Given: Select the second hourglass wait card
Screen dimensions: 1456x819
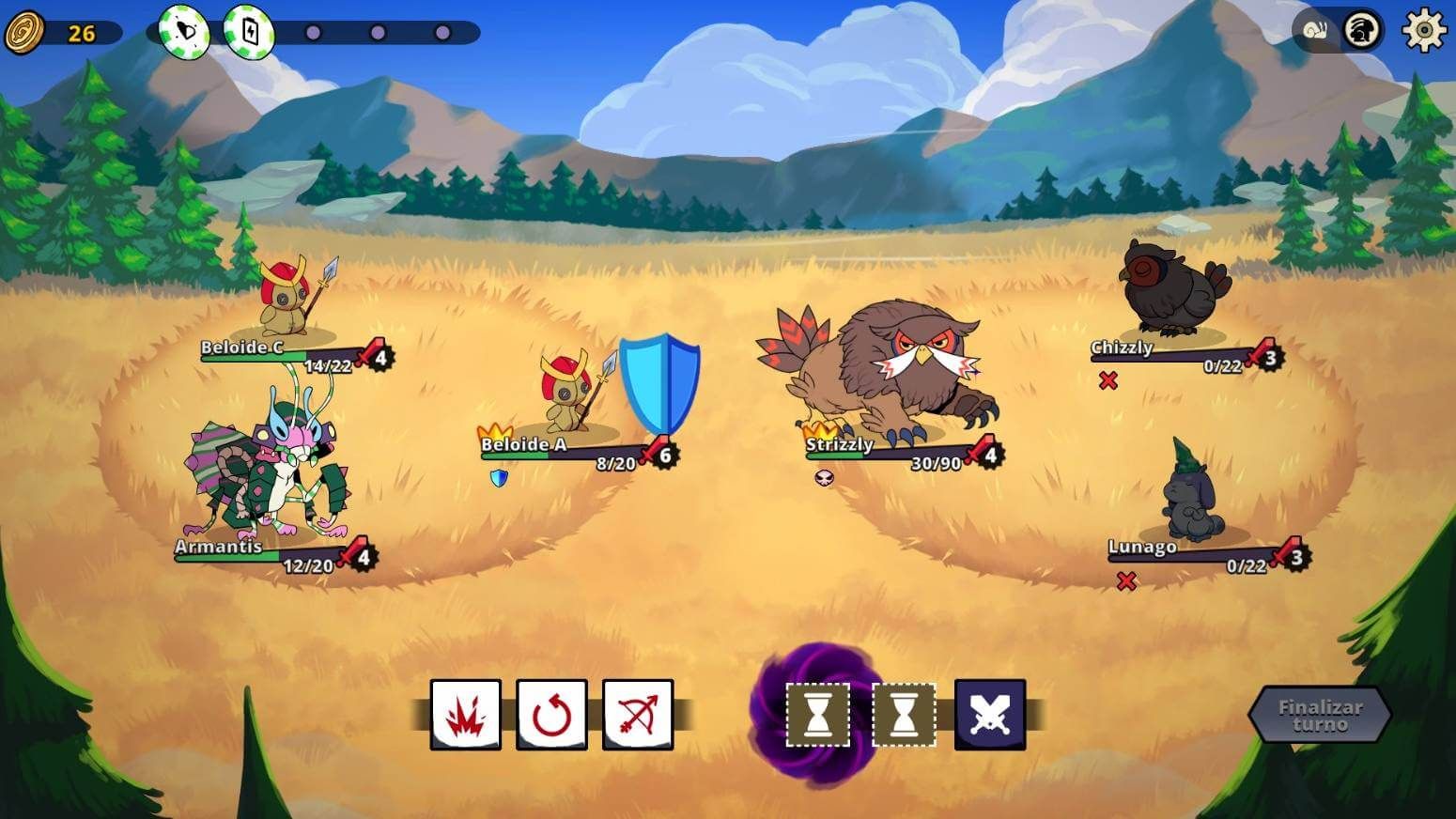Looking at the screenshot, I should click(x=905, y=715).
